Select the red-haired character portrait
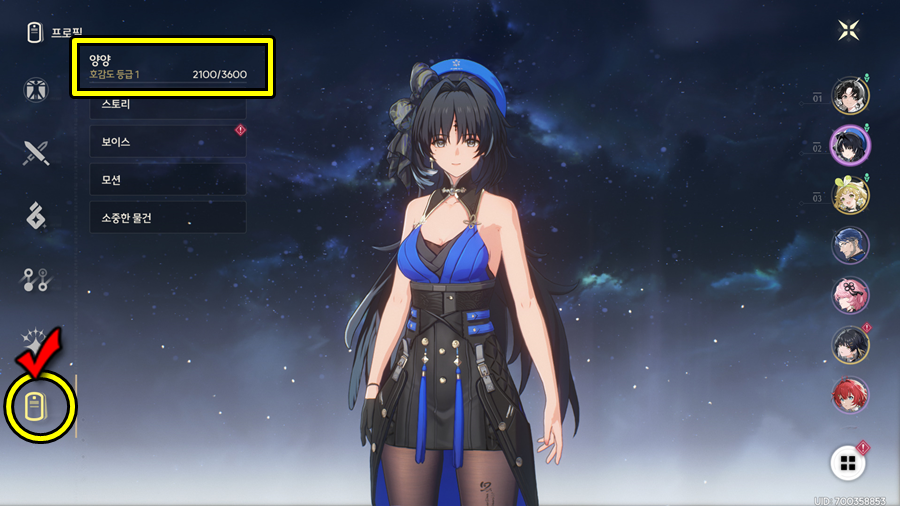 [851, 395]
